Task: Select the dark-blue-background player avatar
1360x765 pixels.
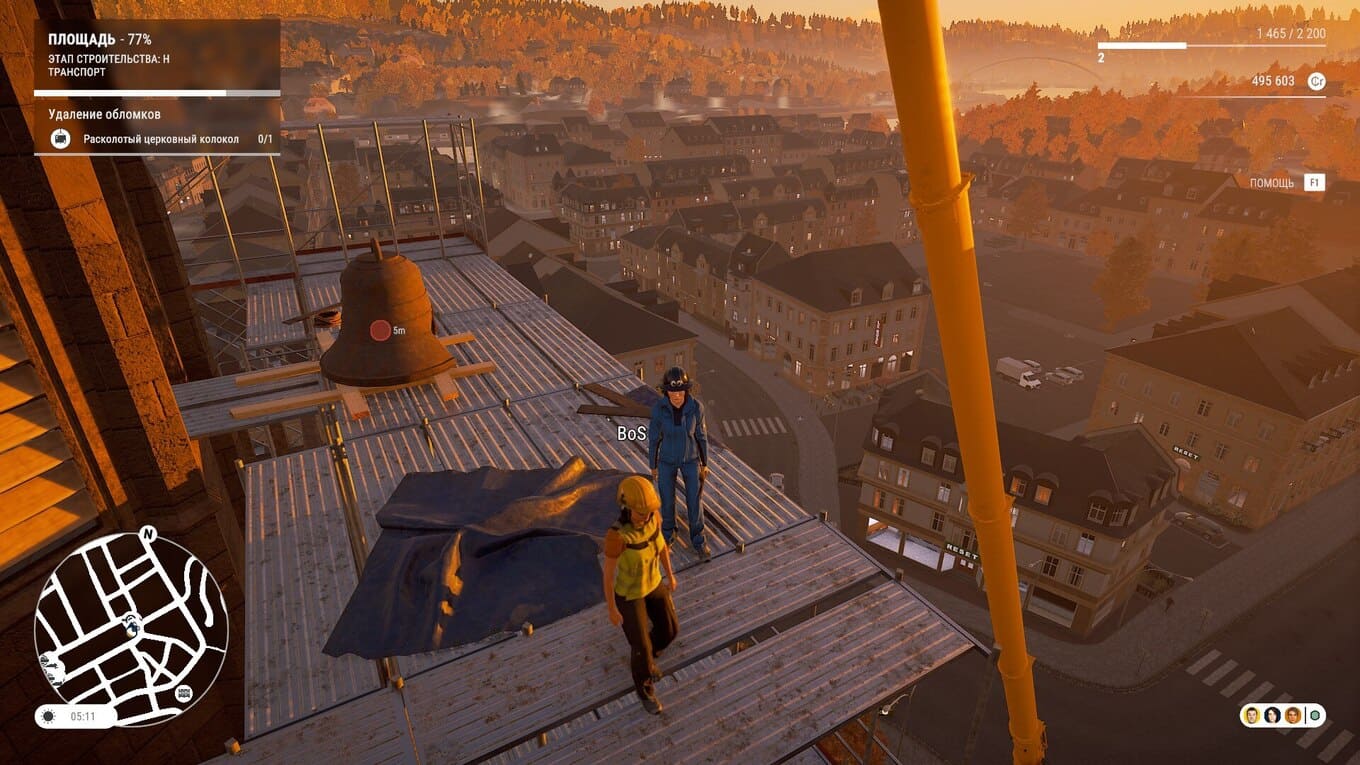Action: [1272, 715]
